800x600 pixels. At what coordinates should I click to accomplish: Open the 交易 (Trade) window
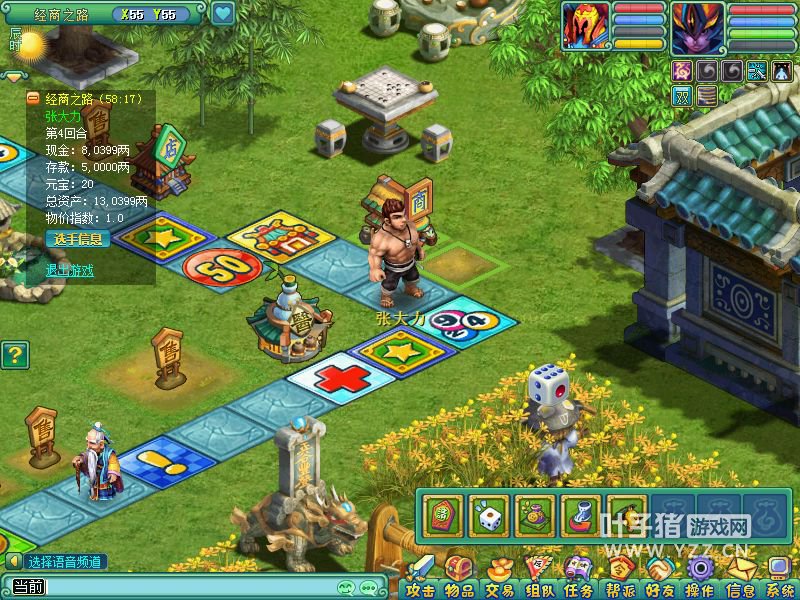pyautogui.click(x=498, y=578)
